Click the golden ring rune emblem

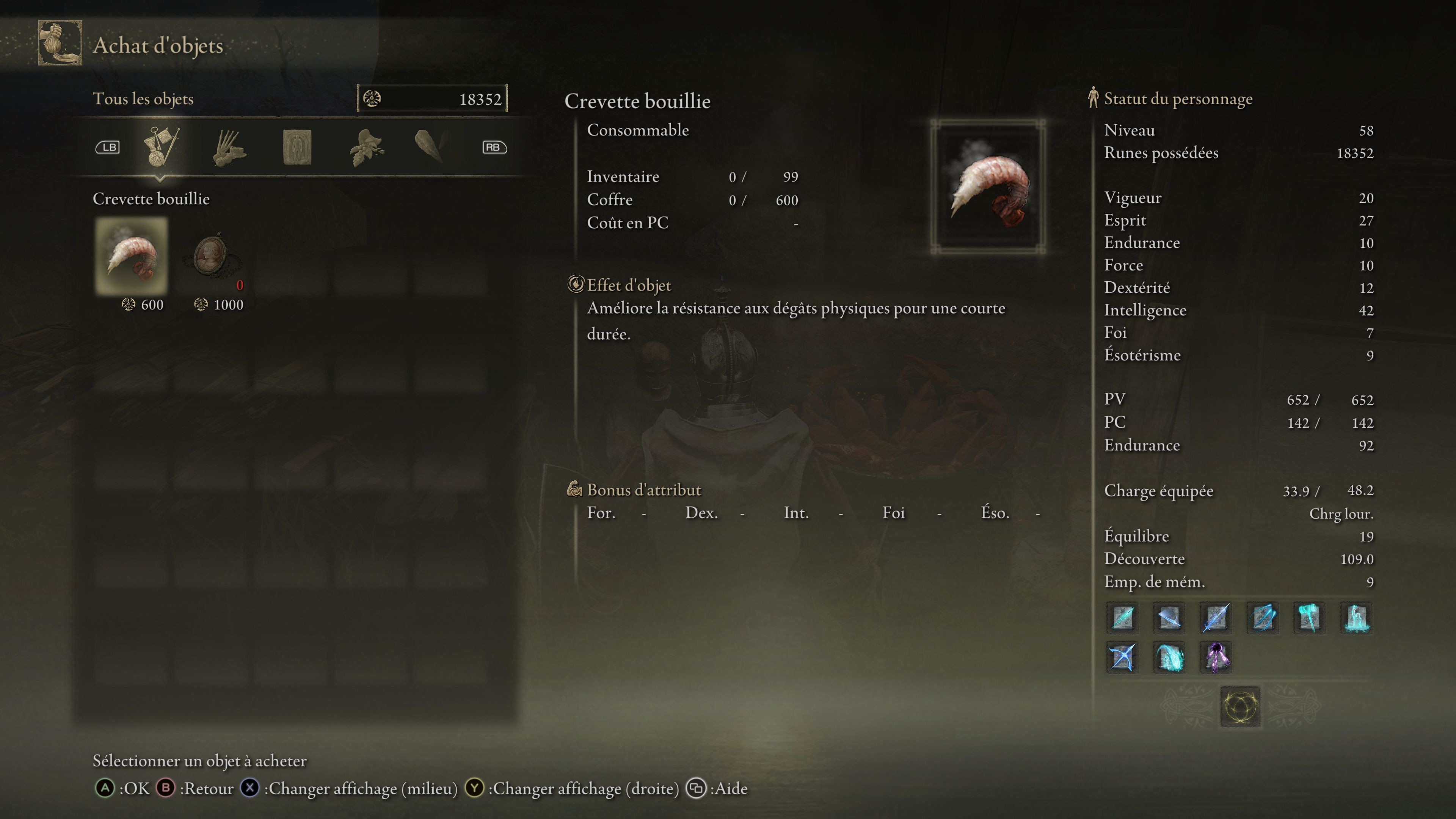[1239, 706]
